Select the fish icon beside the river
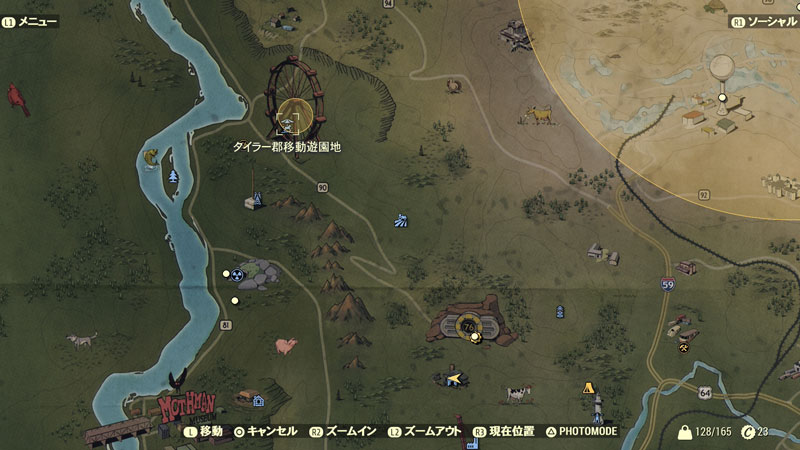The width and height of the screenshot is (800, 450). click(151, 157)
